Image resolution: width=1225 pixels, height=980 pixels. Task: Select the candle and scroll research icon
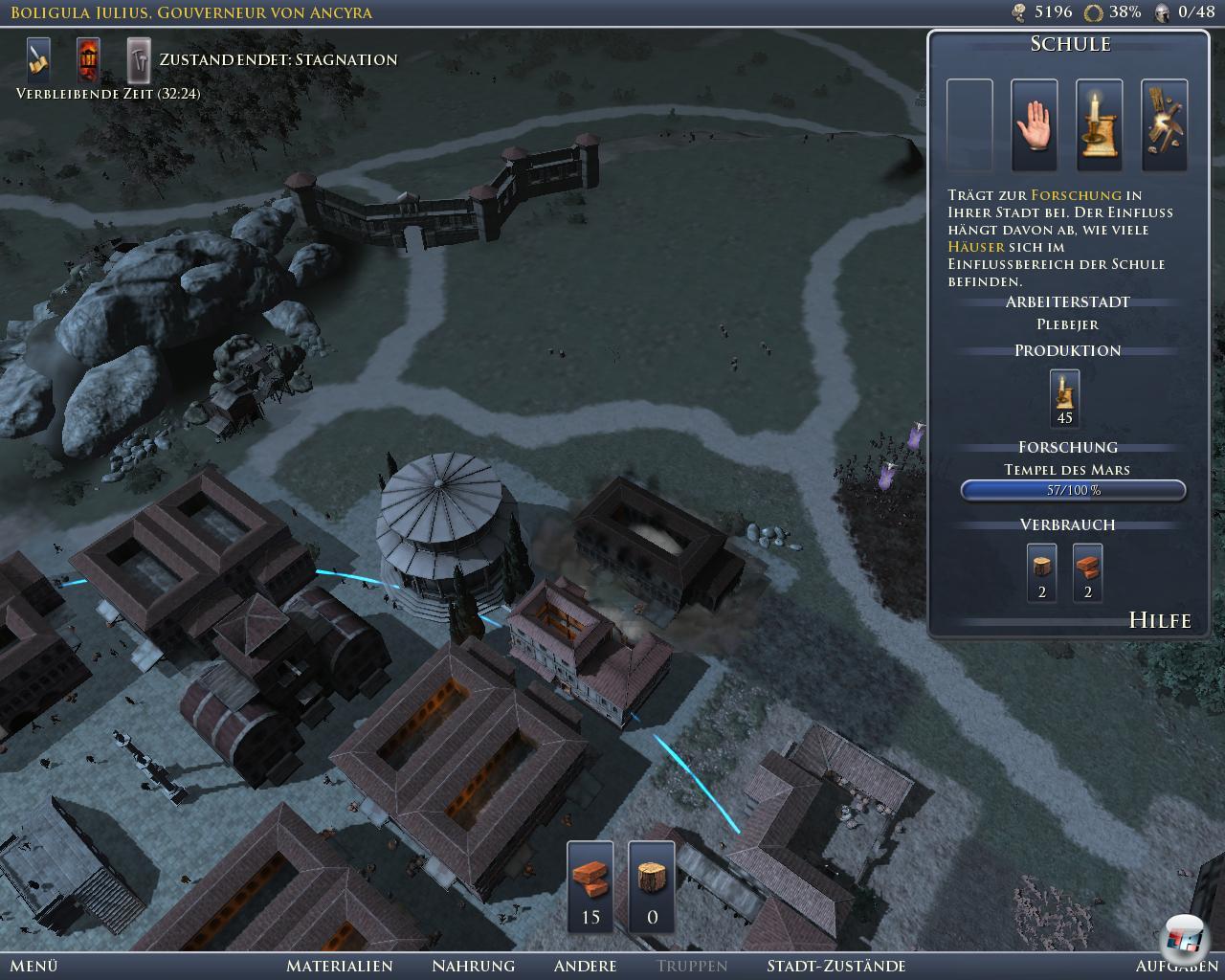[x=1100, y=125]
